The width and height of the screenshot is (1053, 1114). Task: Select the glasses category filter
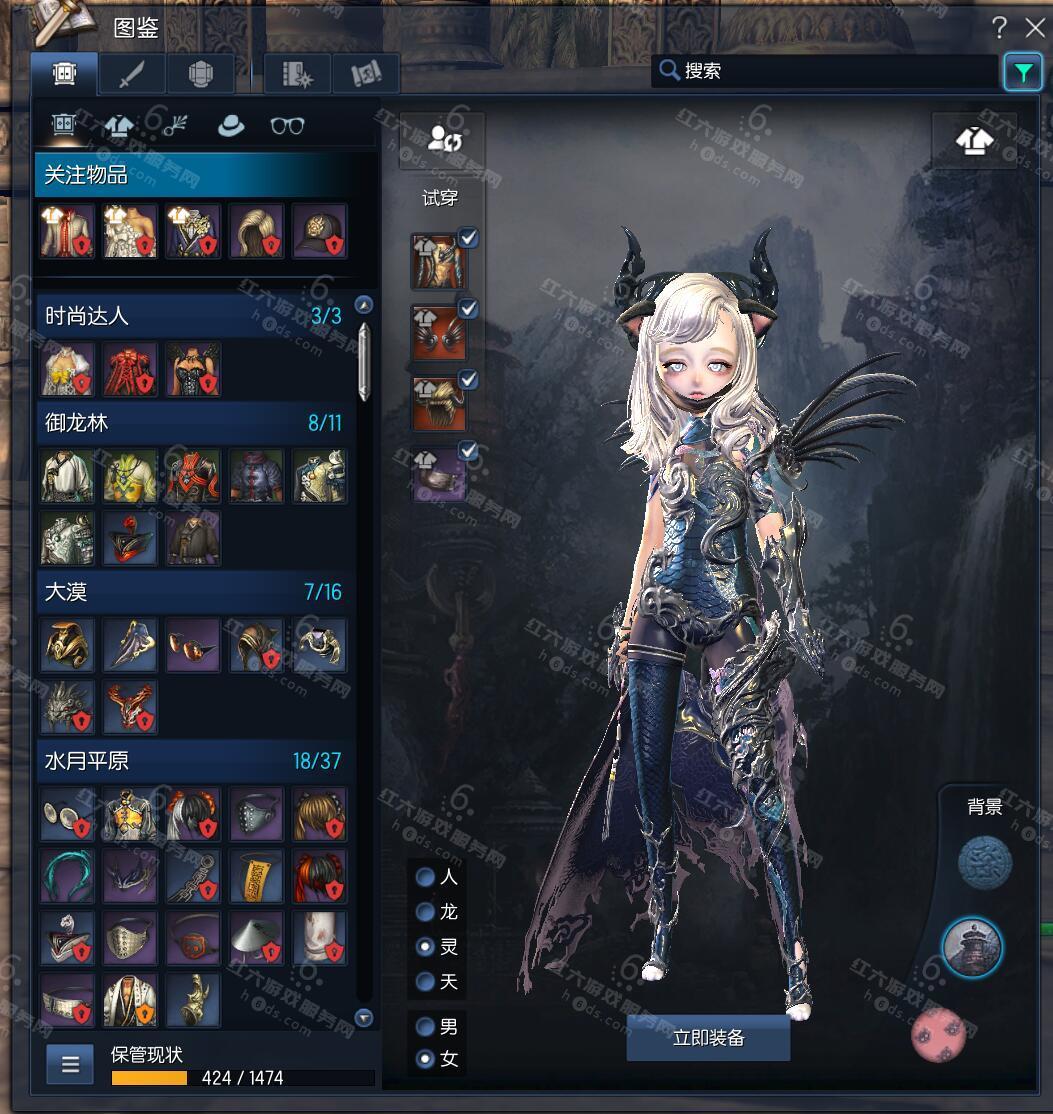287,126
